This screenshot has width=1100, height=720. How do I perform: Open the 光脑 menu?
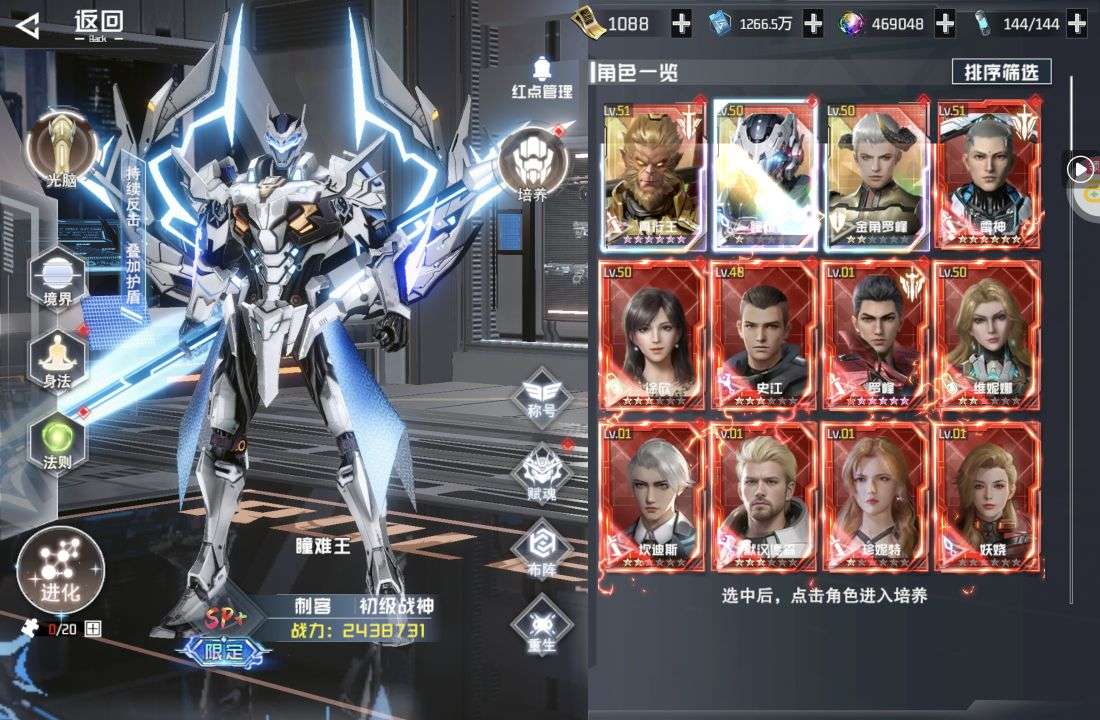pos(60,147)
